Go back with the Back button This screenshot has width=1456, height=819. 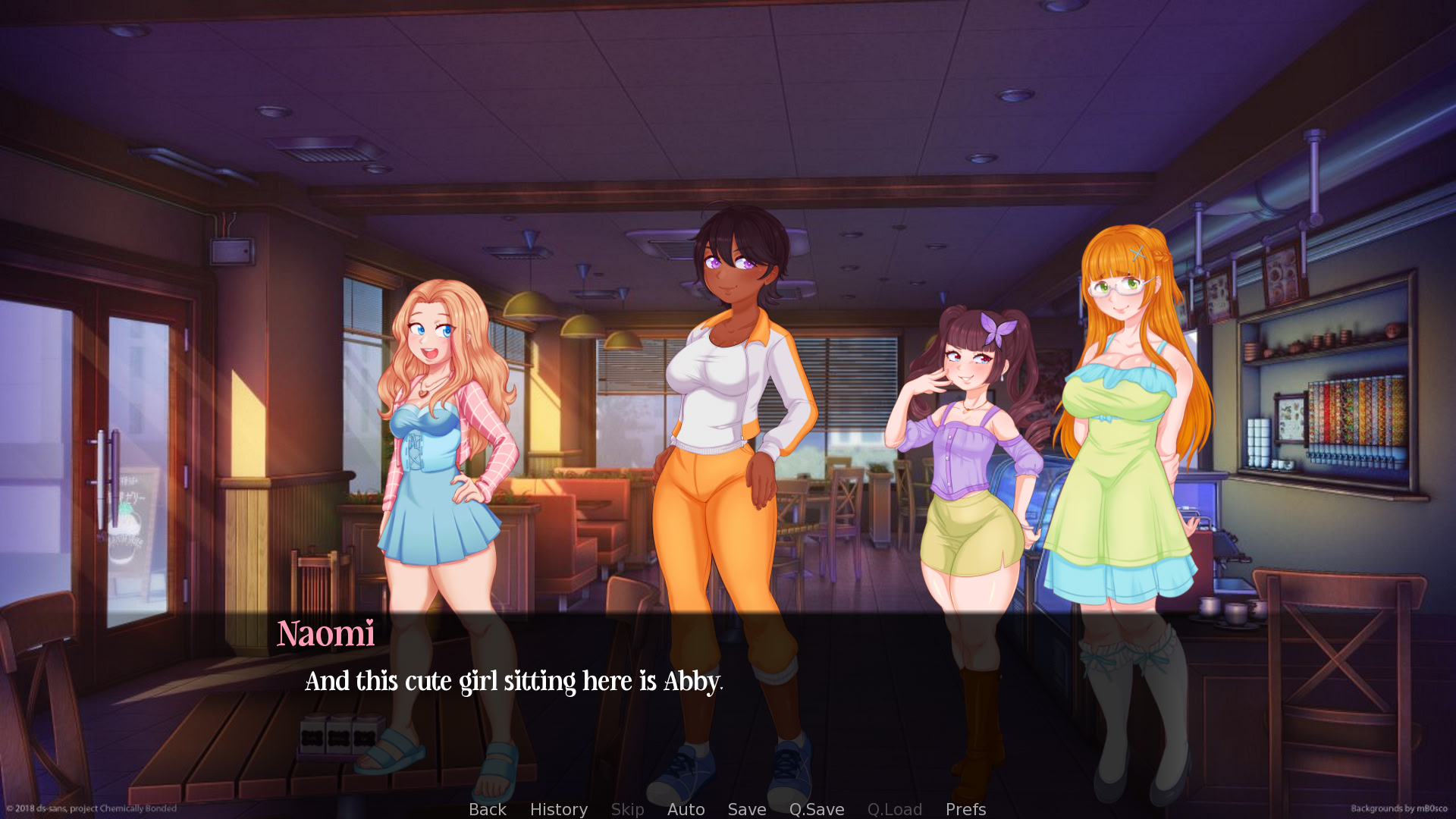[487, 809]
